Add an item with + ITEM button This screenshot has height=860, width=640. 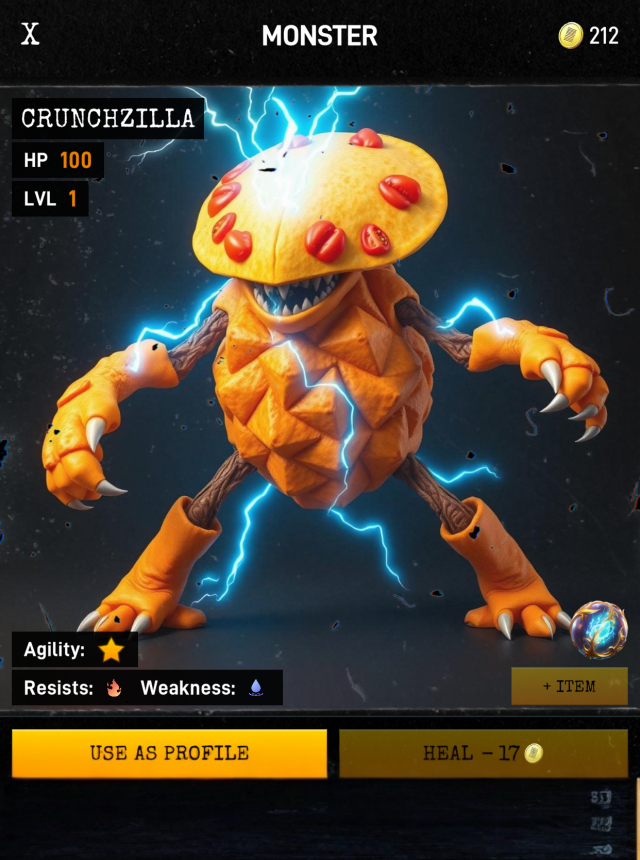[x=569, y=686]
